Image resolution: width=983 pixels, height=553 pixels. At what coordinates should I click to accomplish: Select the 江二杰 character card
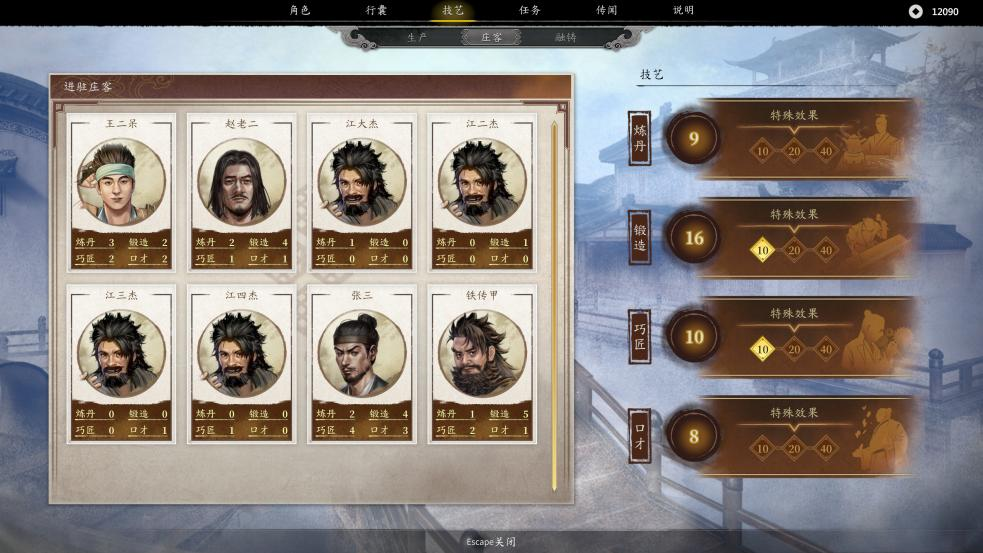tap(482, 192)
